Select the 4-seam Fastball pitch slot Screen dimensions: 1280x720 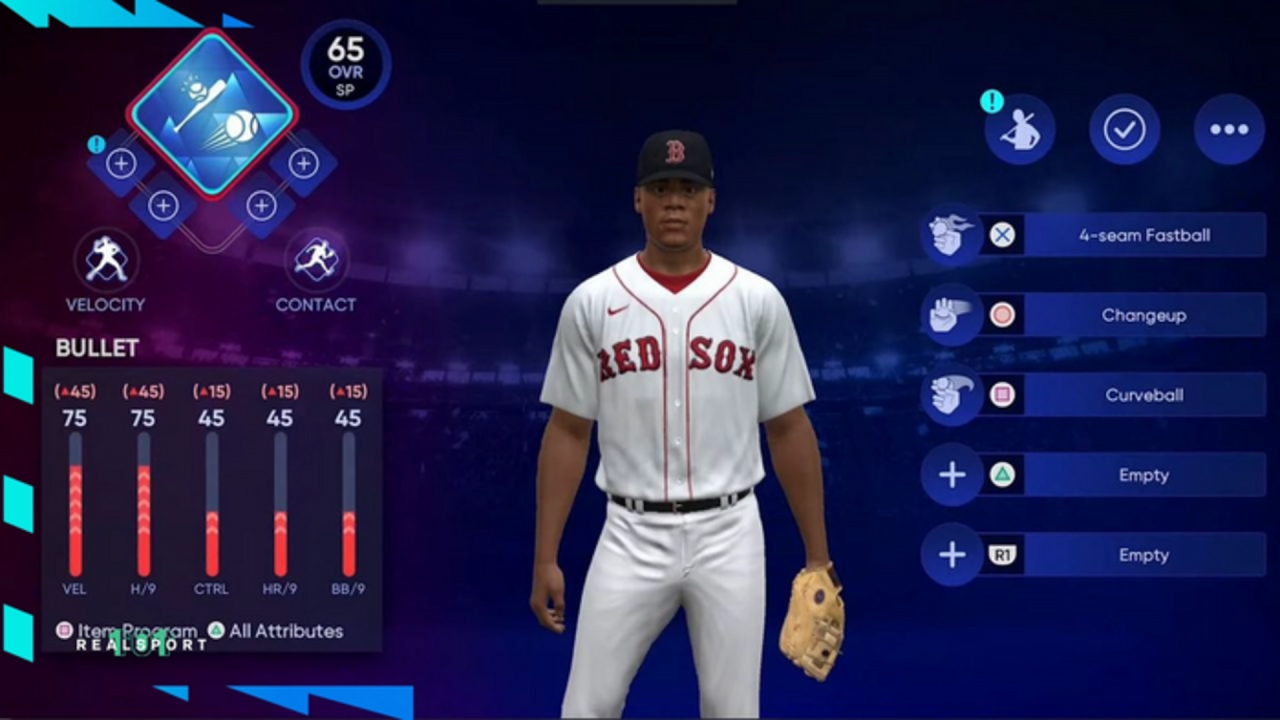point(1143,235)
